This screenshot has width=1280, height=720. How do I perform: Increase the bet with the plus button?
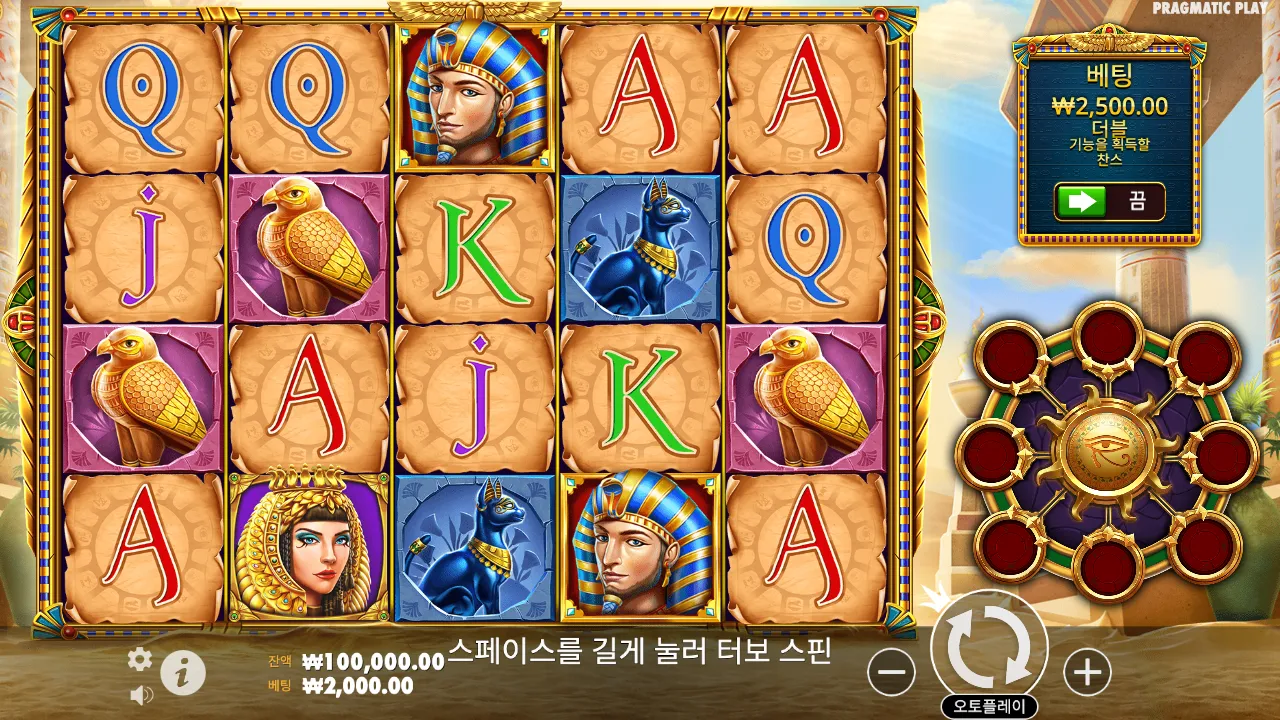tap(1087, 672)
